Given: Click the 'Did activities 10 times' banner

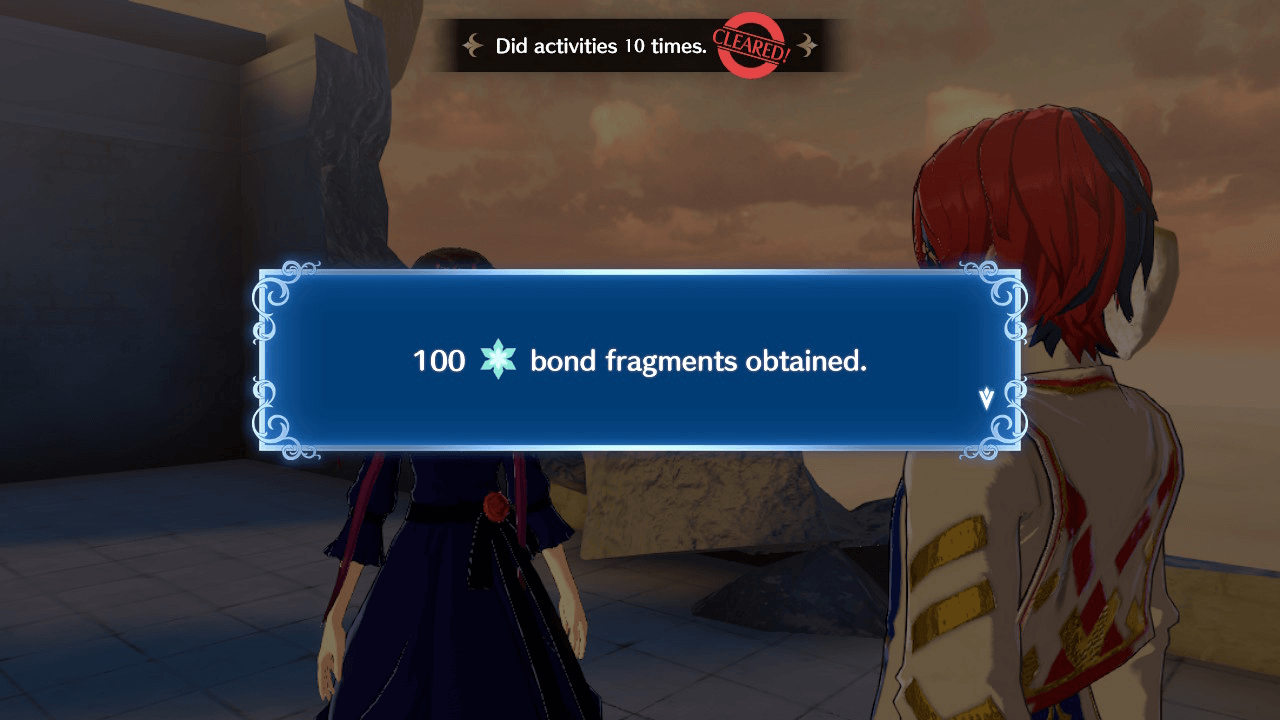Looking at the screenshot, I should pyautogui.click(x=600, y=45).
